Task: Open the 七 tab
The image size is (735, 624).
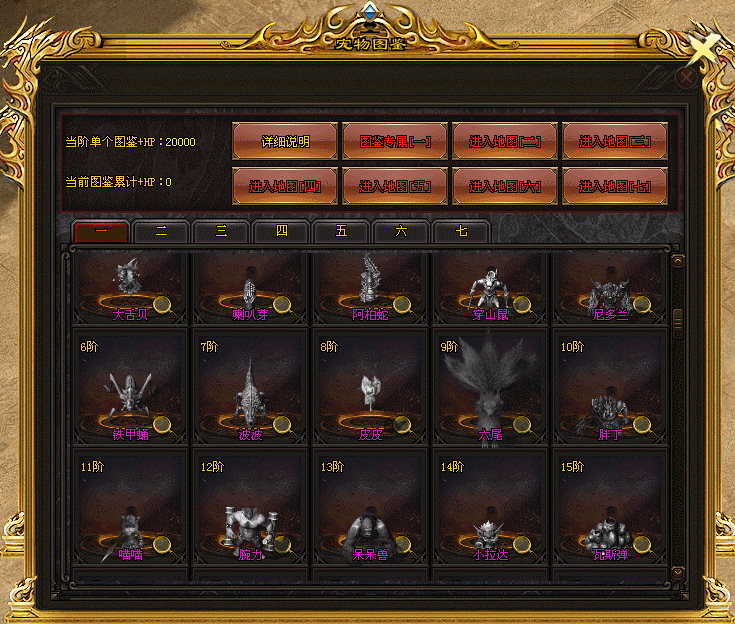Action: pyautogui.click(x=461, y=231)
